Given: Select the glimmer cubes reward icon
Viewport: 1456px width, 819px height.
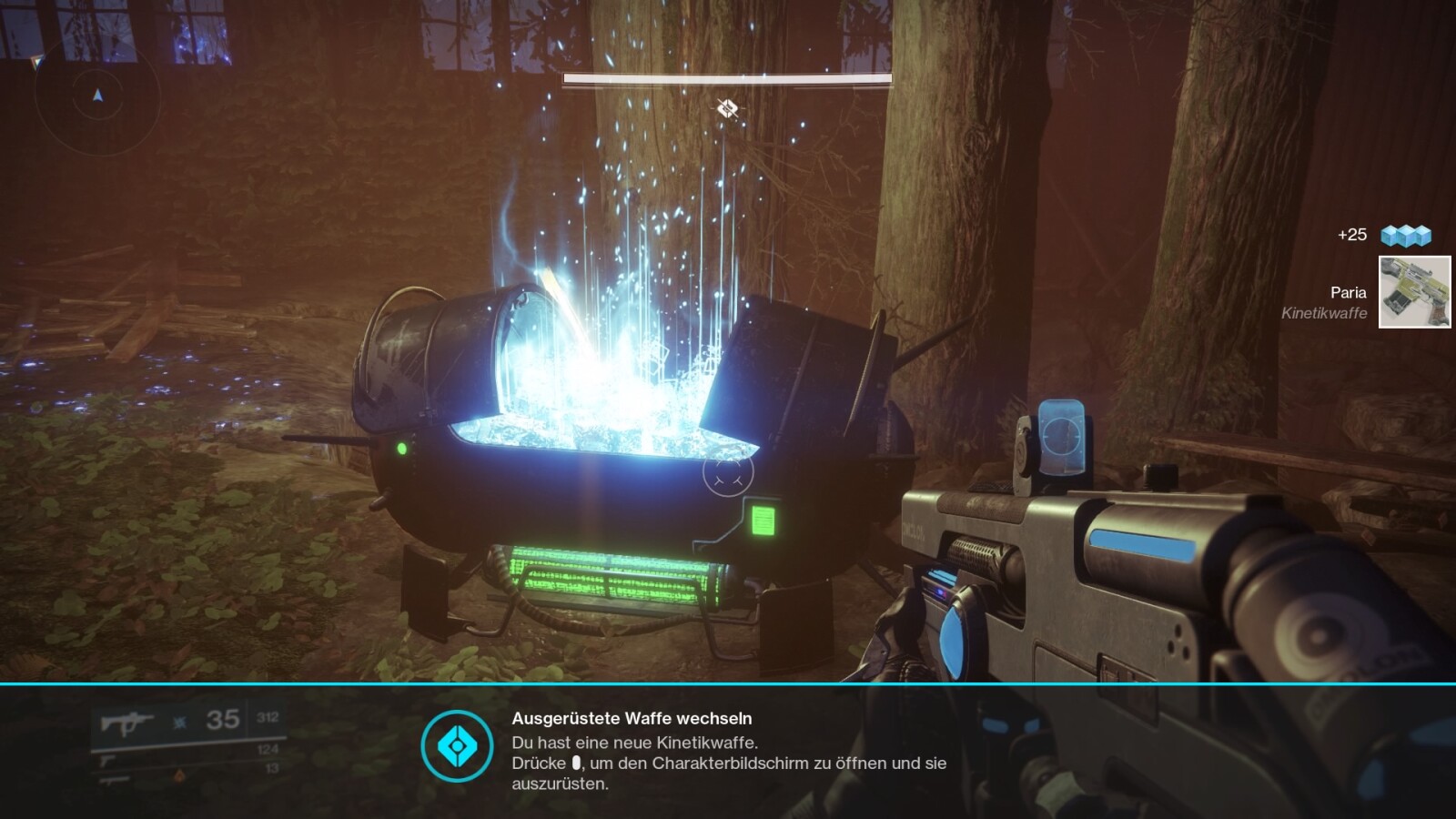Looking at the screenshot, I should click(1406, 236).
